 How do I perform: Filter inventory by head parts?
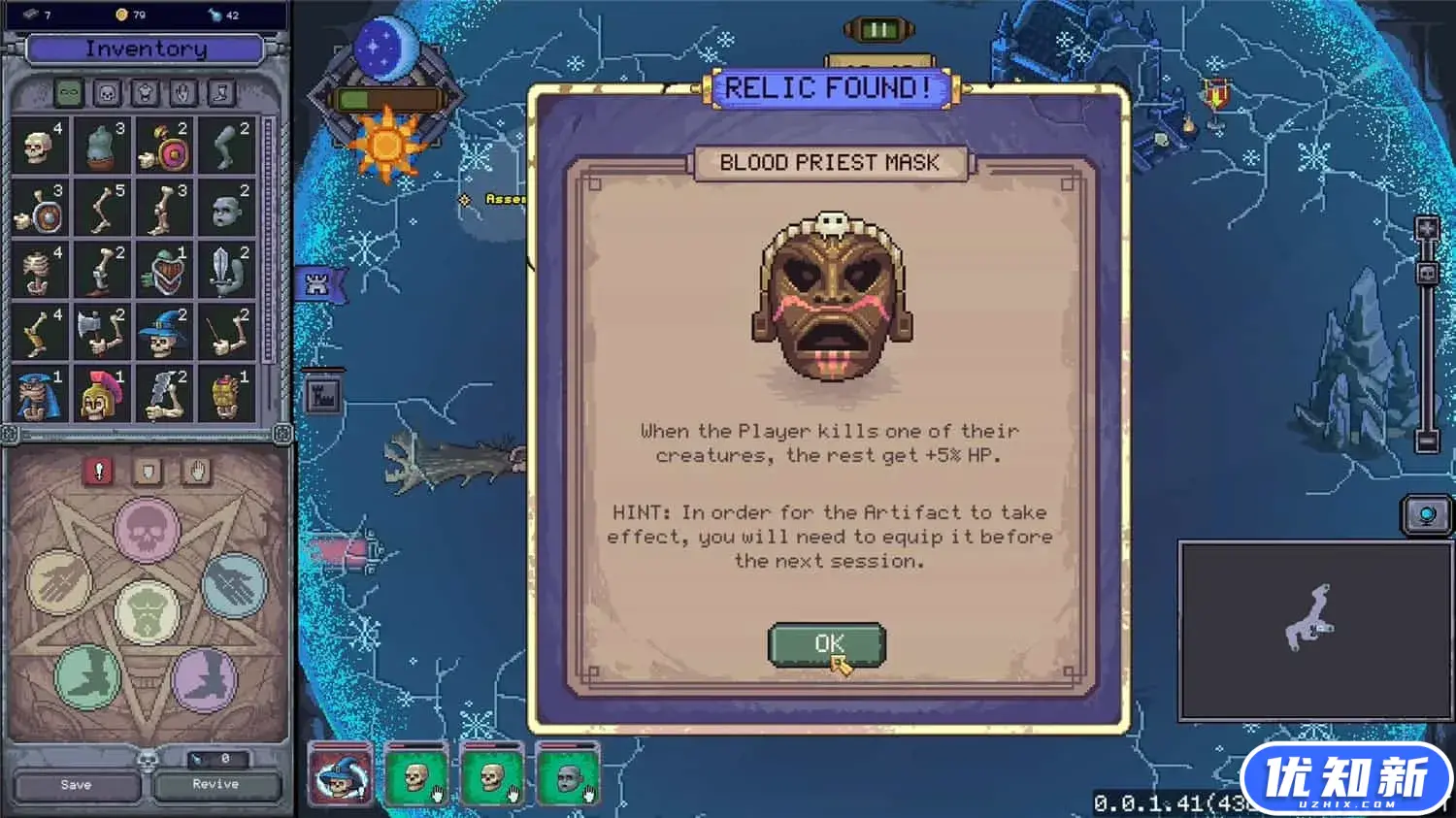pyautogui.click(x=108, y=92)
